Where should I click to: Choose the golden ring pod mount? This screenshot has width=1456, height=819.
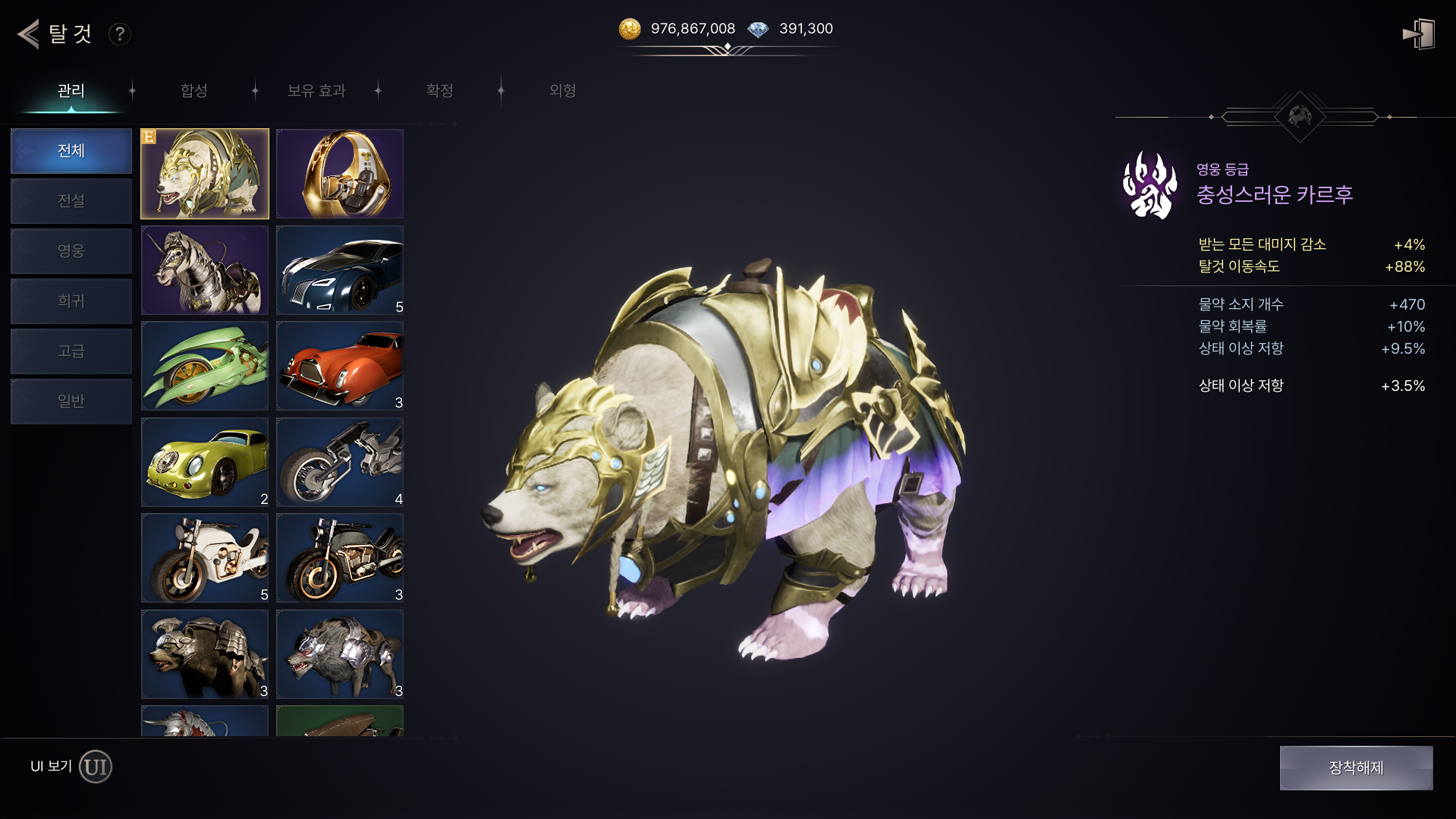click(340, 174)
